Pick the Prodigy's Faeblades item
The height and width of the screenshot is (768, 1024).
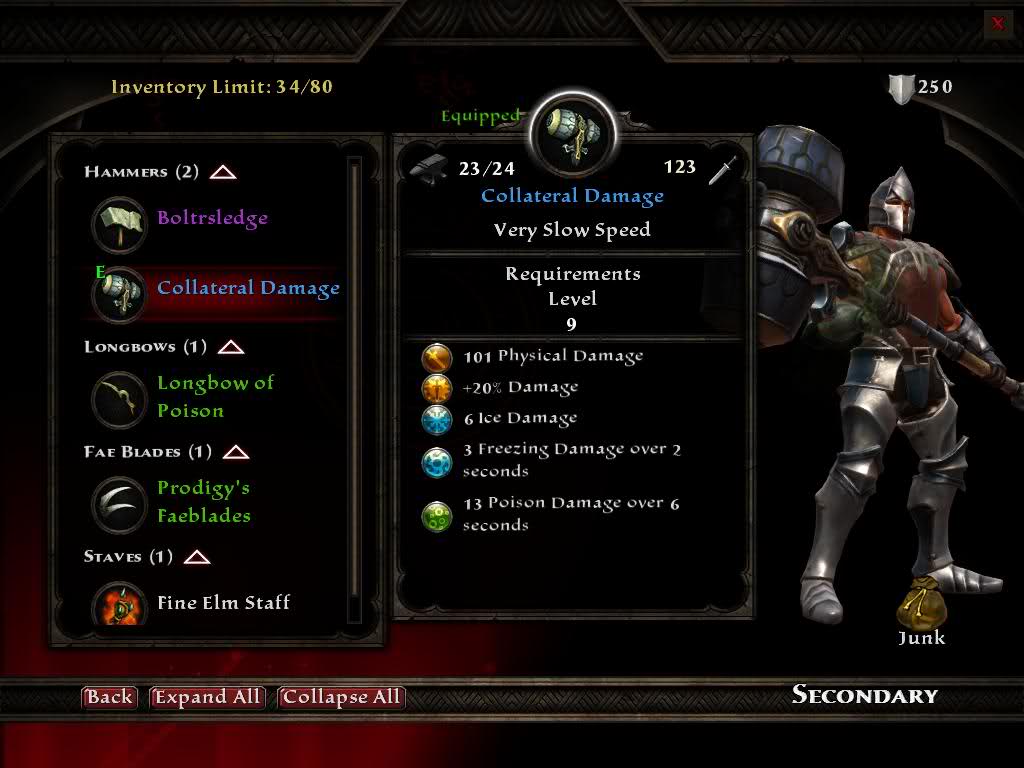(203, 502)
